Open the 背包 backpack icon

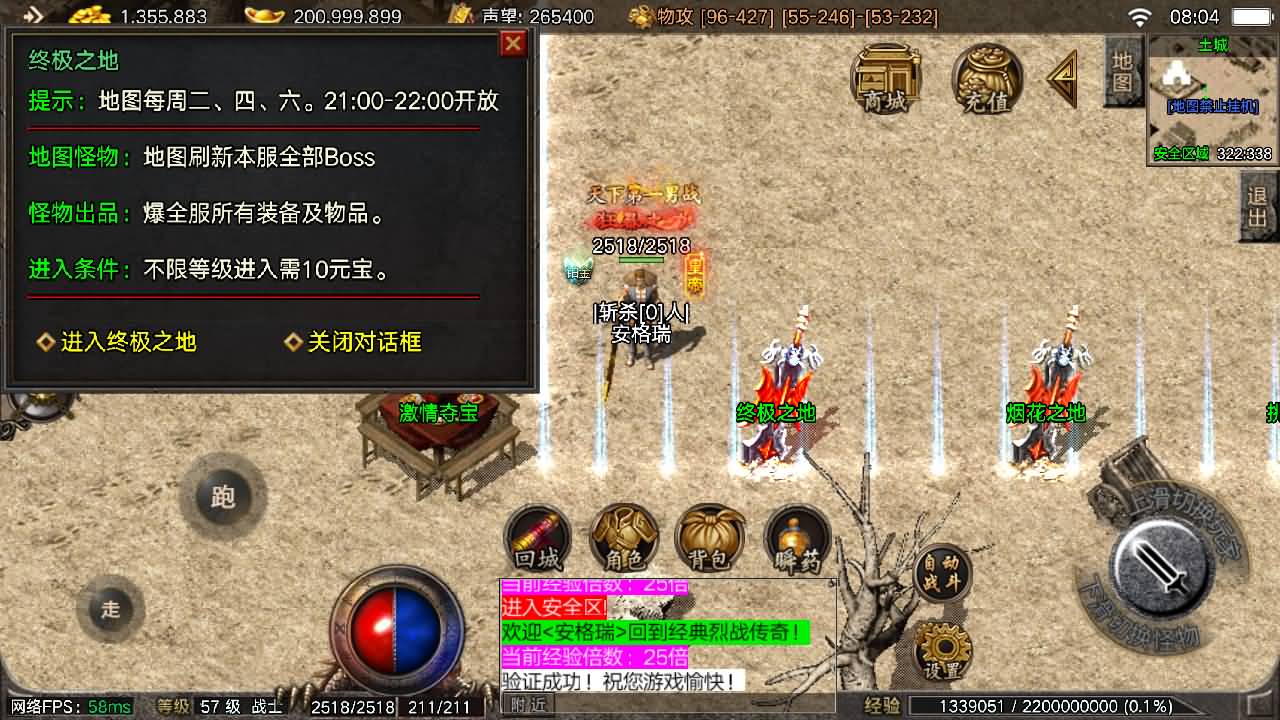tap(709, 537)
